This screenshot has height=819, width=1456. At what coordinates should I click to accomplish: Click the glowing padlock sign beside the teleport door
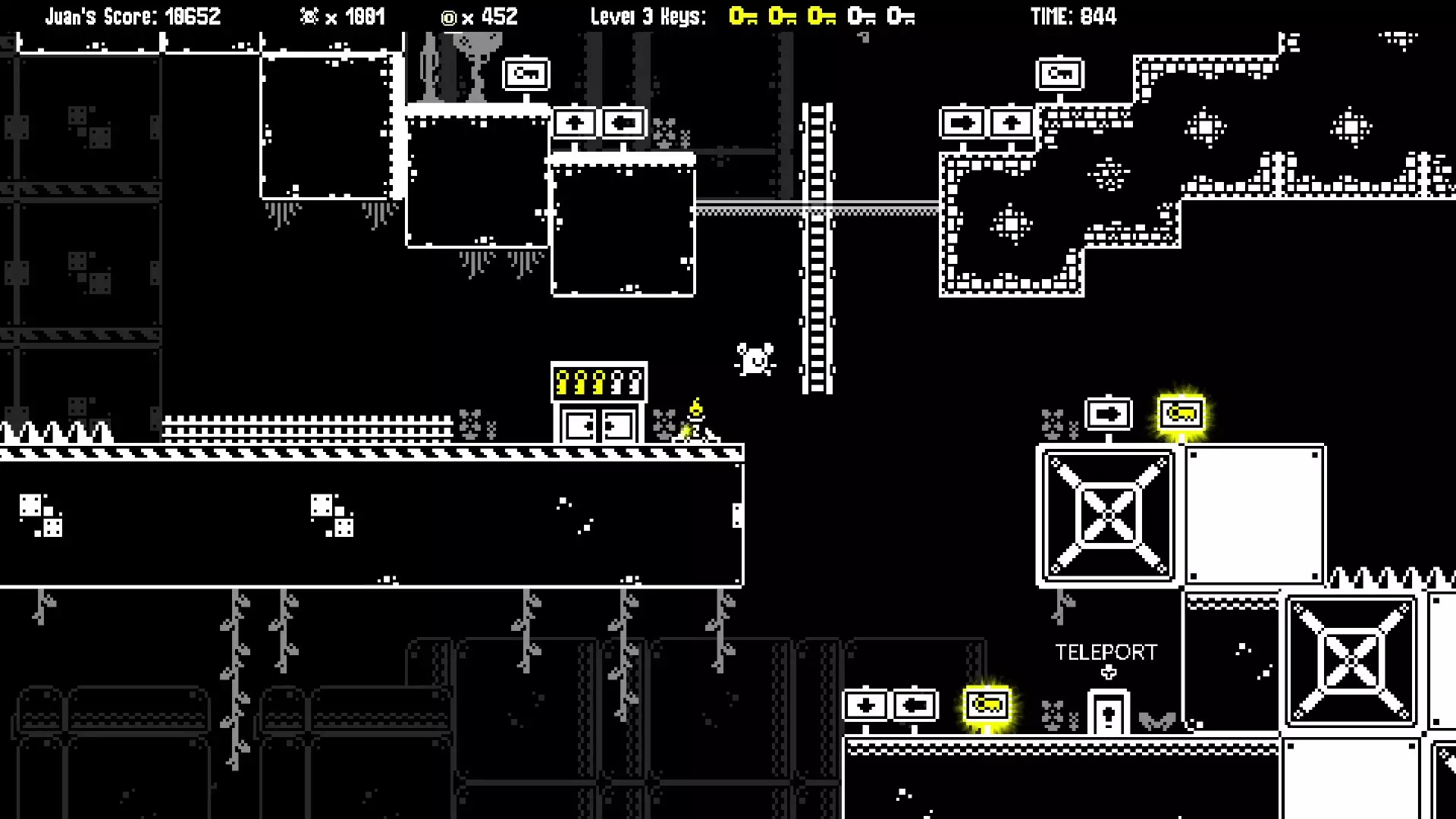[987, 704]
